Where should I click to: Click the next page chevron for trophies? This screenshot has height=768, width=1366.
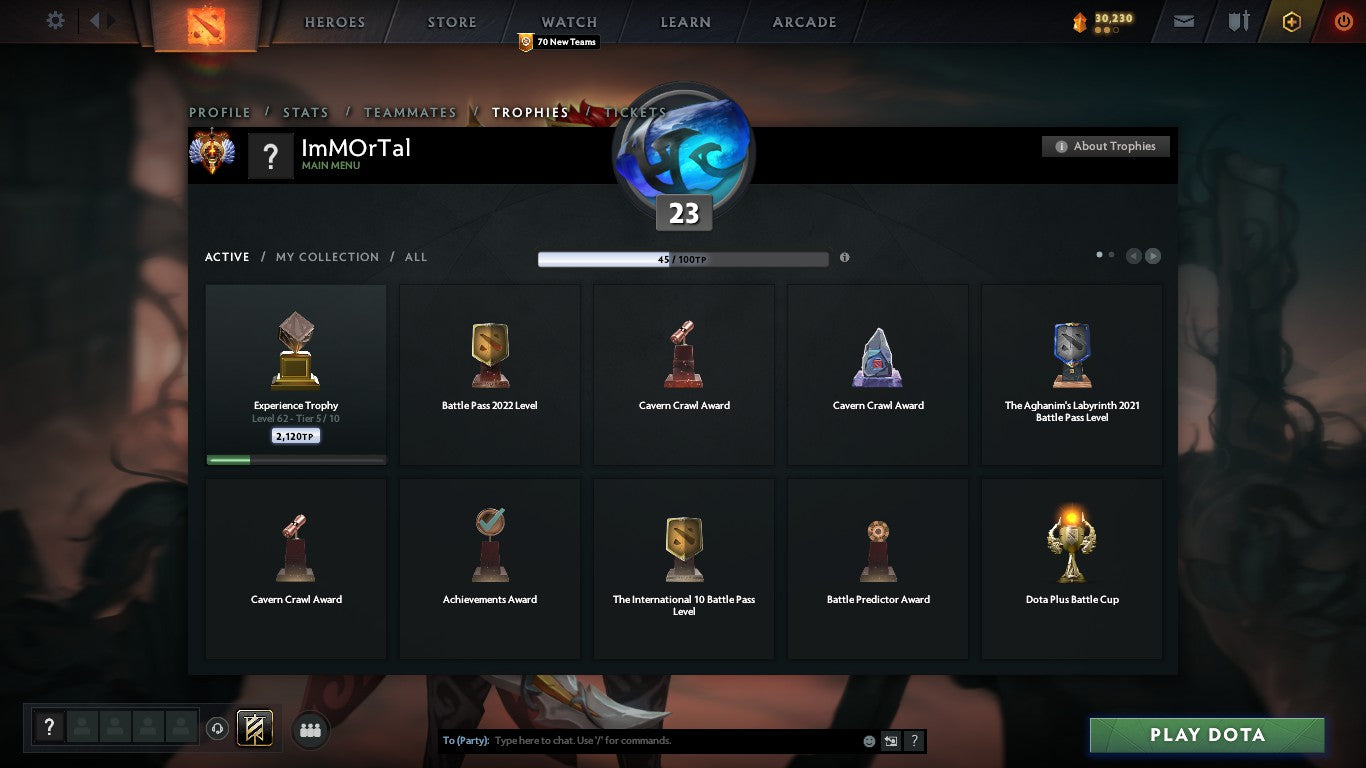(1152, 256)
